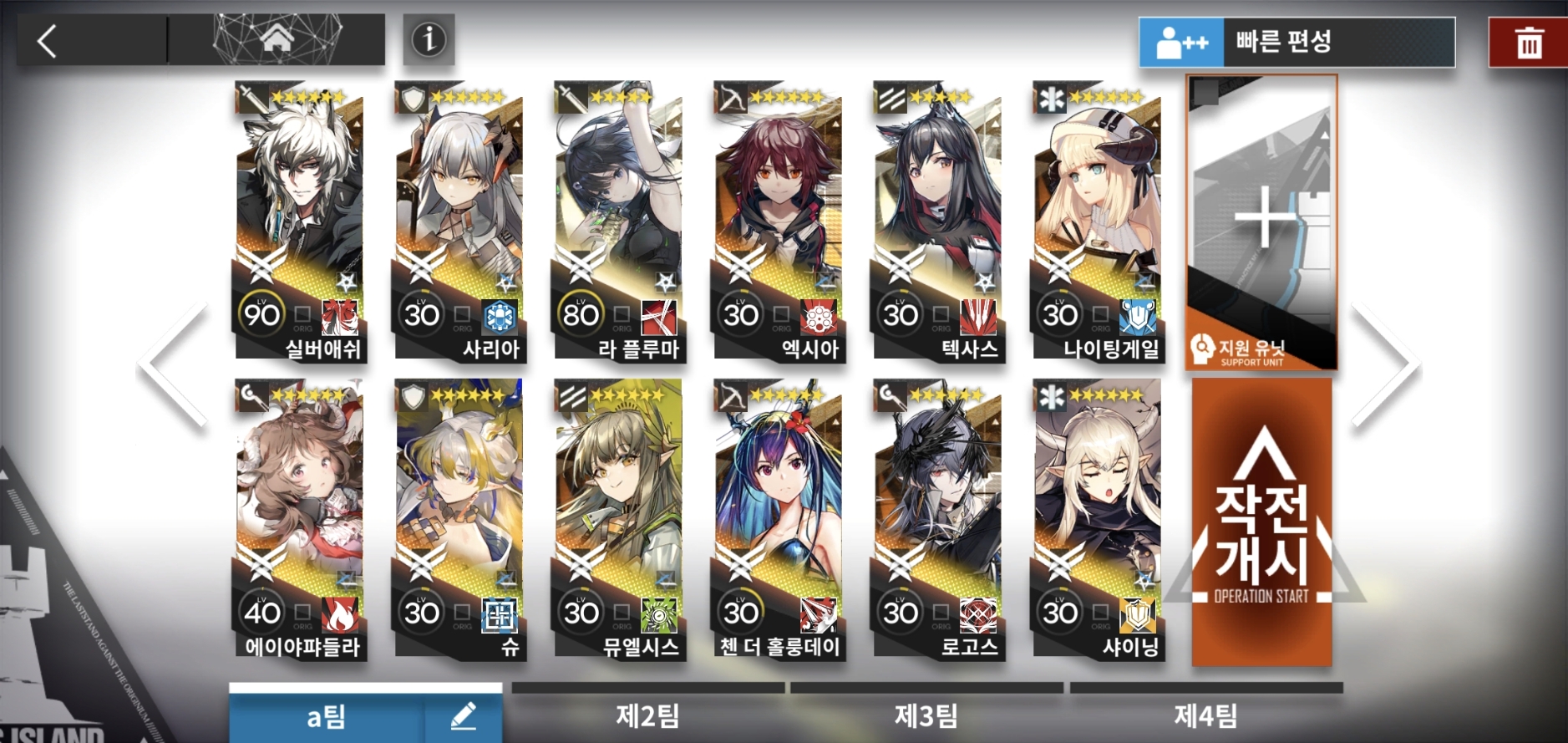
Task: Go back with the arrow button
Action: click(x=48, y=40)
